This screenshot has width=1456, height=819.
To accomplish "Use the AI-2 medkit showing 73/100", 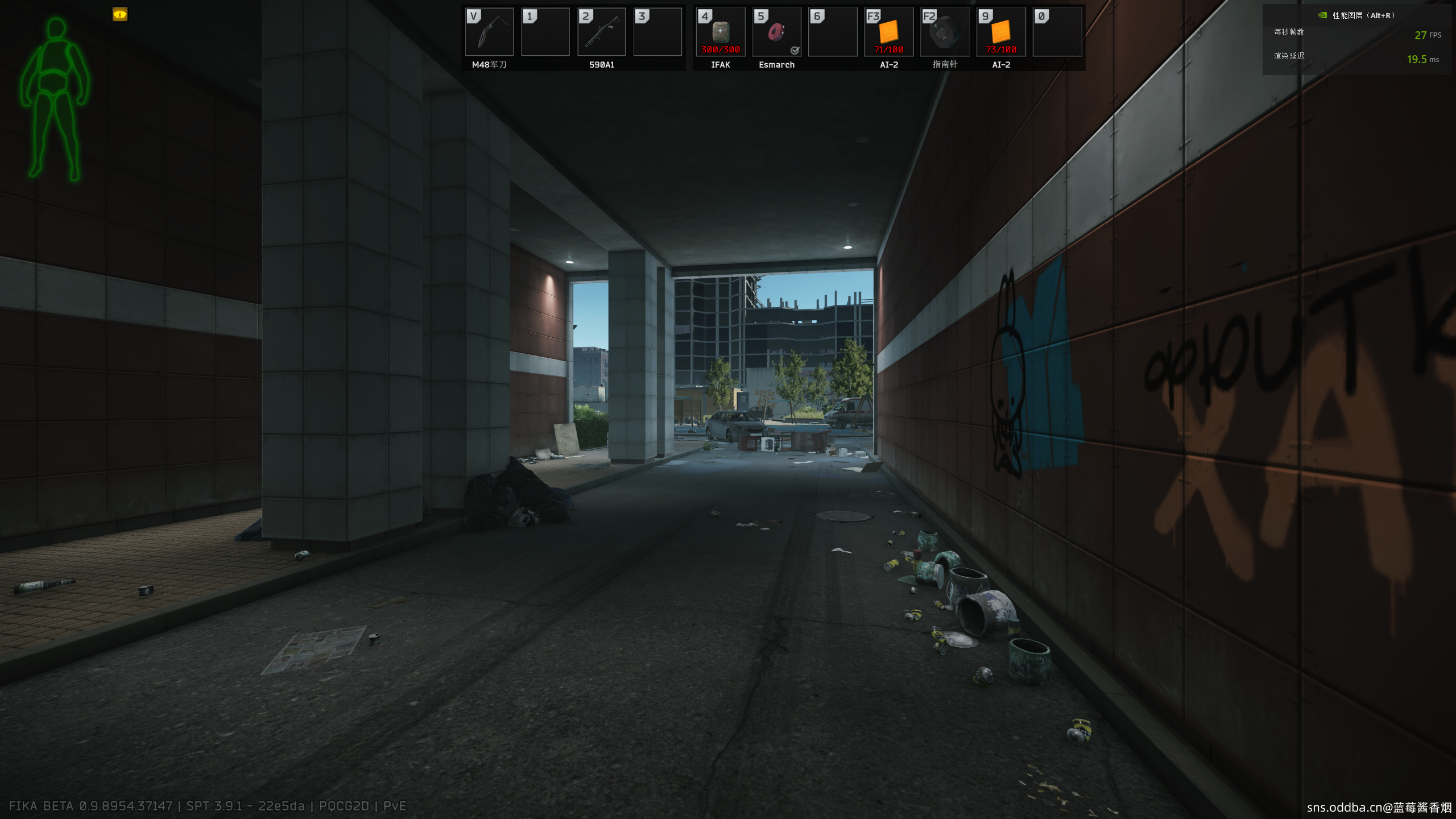I will point(1001,32).
